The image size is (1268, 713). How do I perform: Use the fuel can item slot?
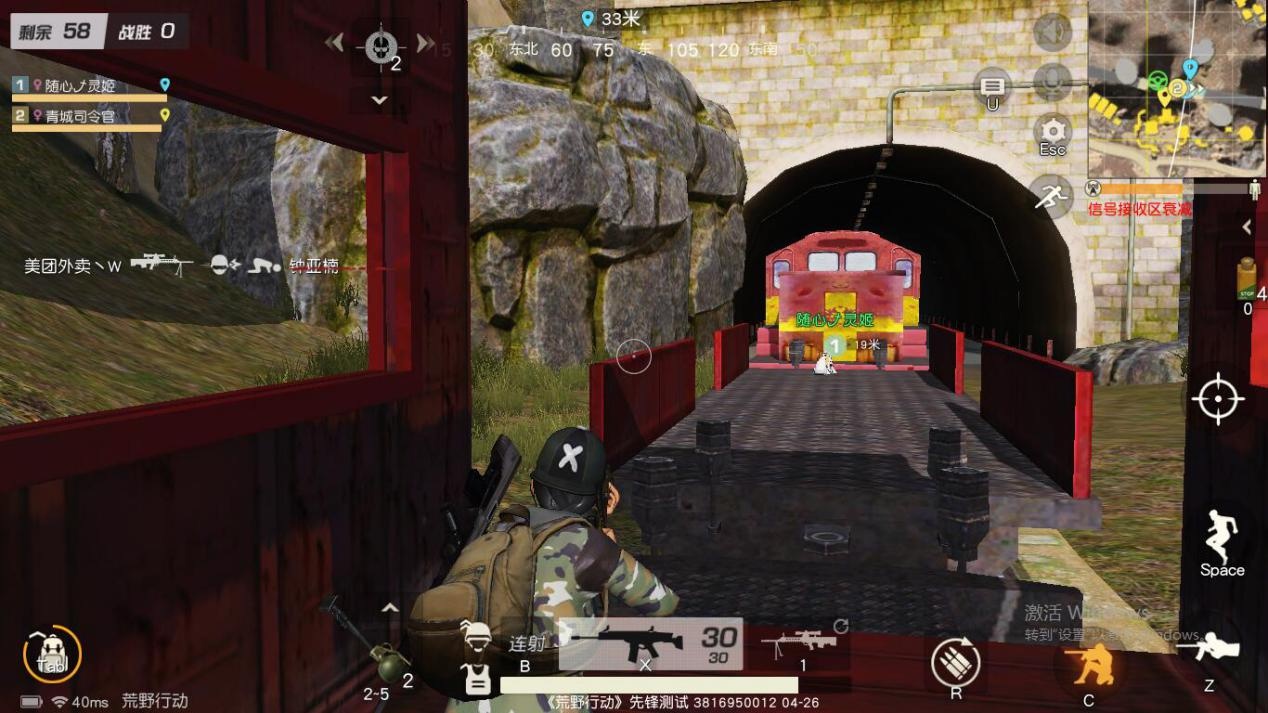(1245, 279)
